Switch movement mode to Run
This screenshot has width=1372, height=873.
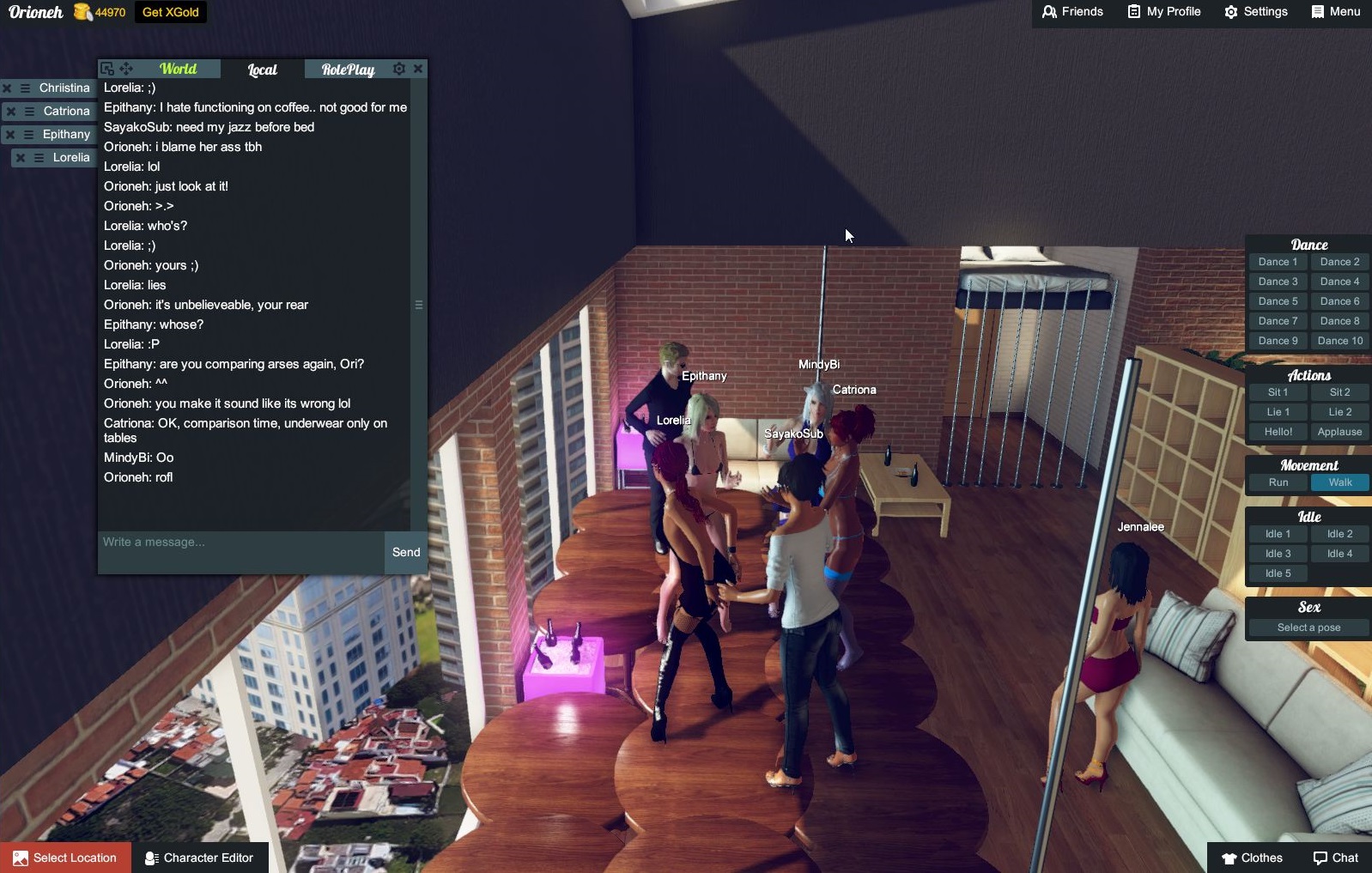tap(1278, 482)
